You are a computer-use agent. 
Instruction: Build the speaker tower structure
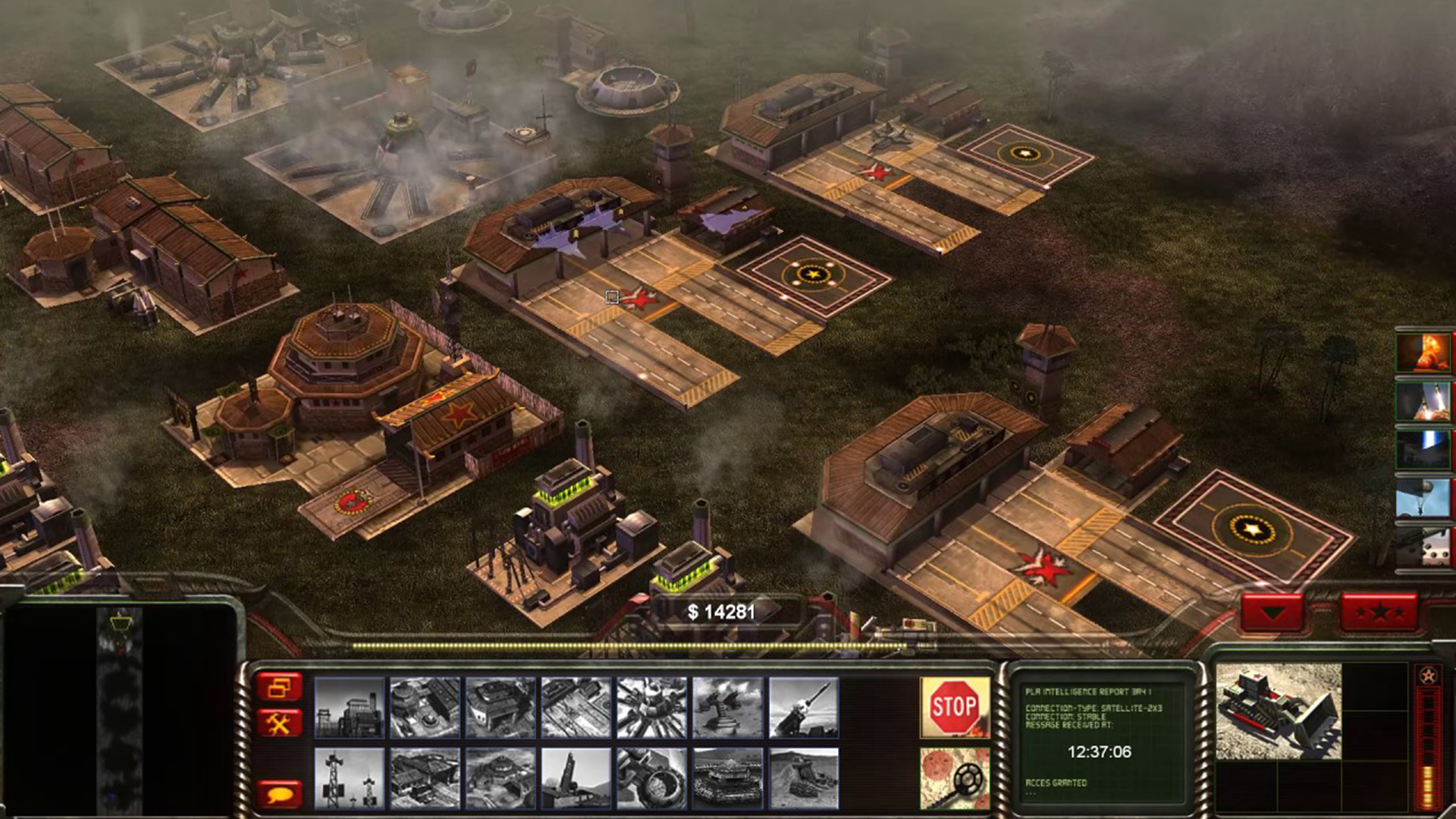coord(349,779)
